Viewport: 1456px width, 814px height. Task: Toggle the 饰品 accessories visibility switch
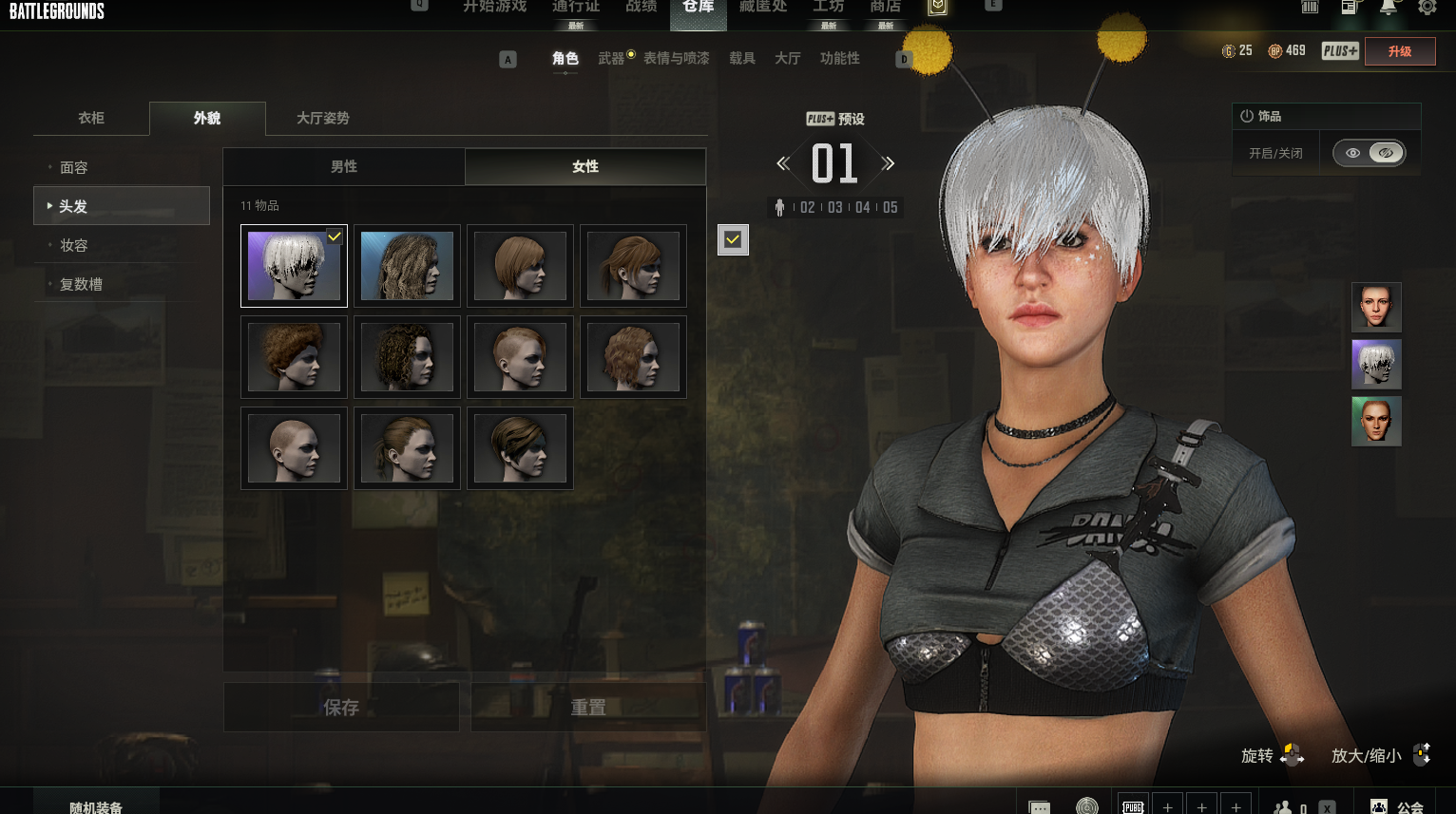tap(1369, 153)
